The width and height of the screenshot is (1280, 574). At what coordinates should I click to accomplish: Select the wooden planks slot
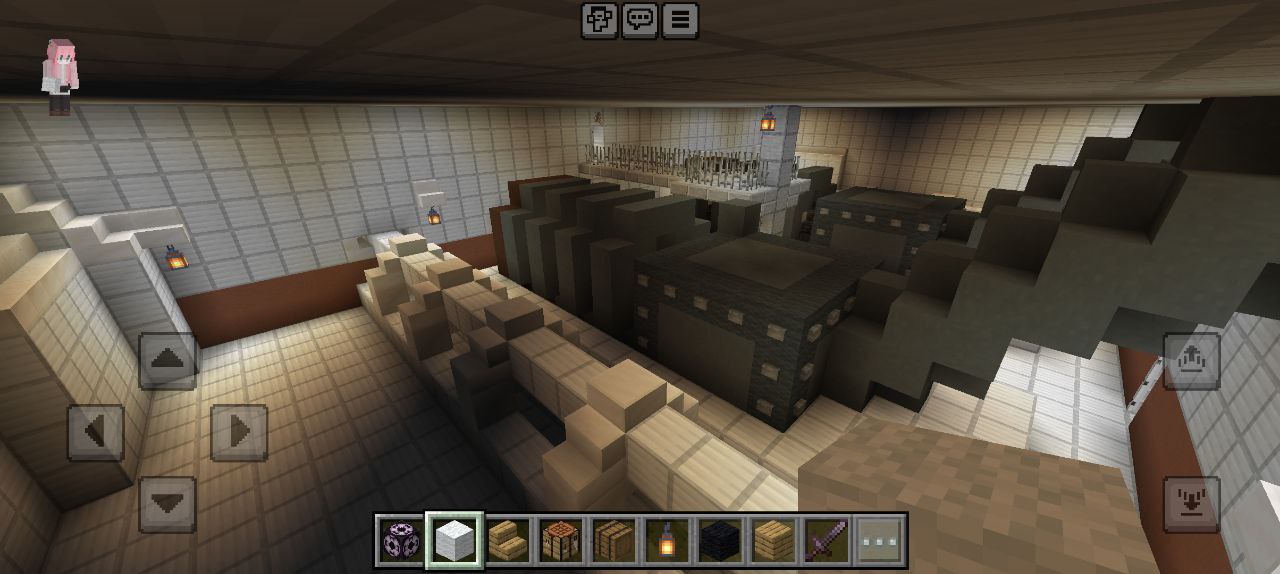(773, 541)
